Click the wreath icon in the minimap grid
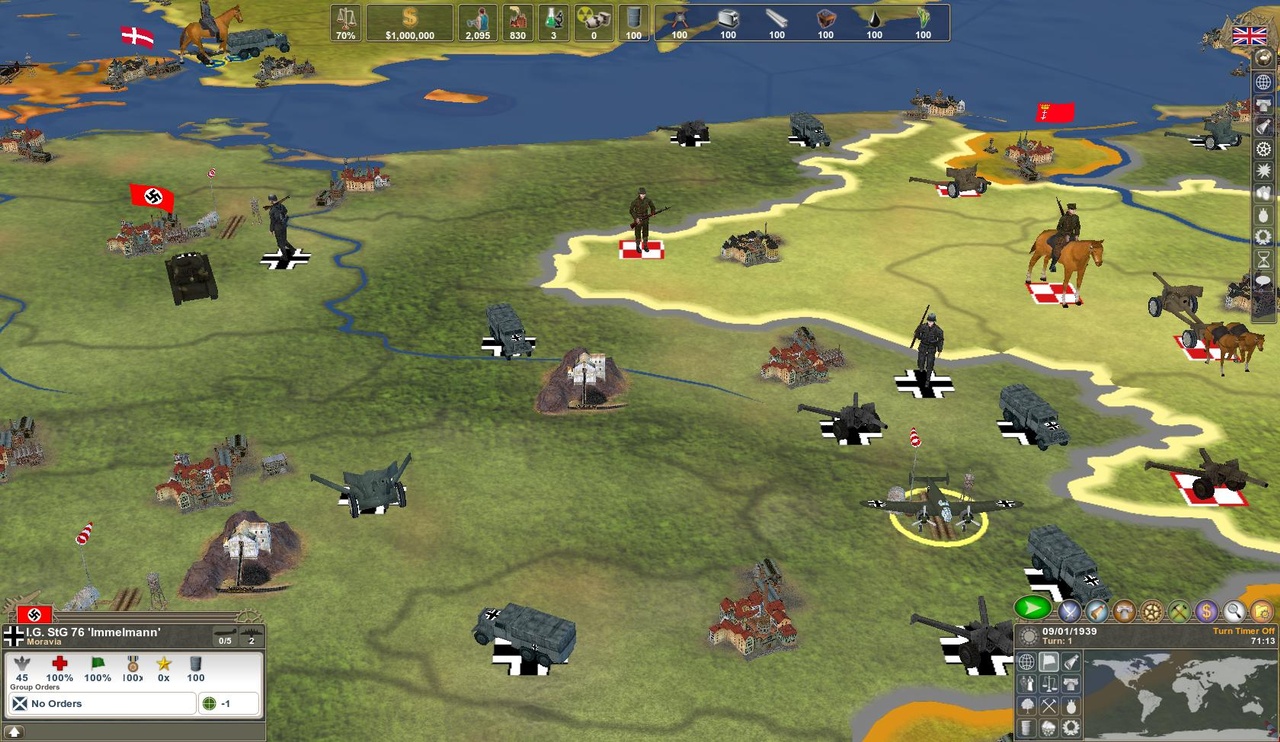Image resolution: width=1280 pixels, height=742 pixels. click(1071, 728)
